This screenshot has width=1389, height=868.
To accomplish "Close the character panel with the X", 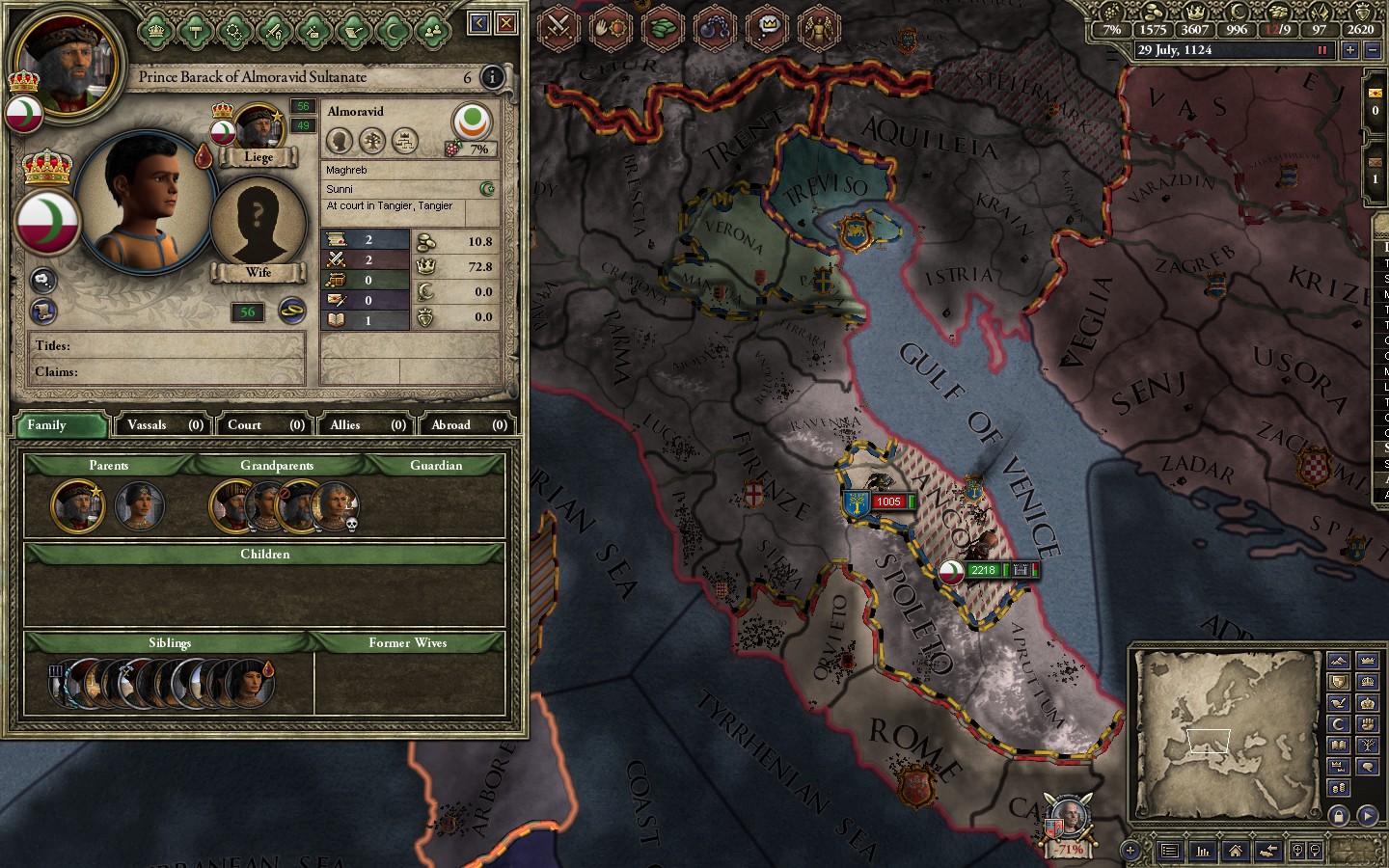I will 506,22.
